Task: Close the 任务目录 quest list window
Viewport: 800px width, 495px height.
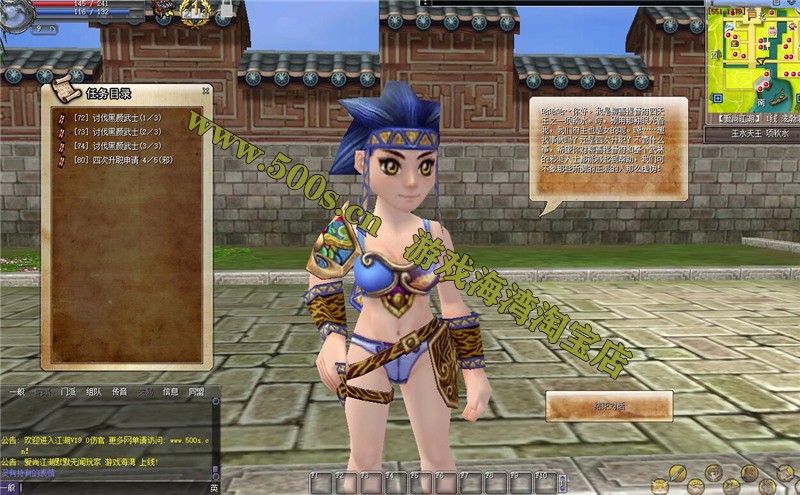Action: point(206,90)
